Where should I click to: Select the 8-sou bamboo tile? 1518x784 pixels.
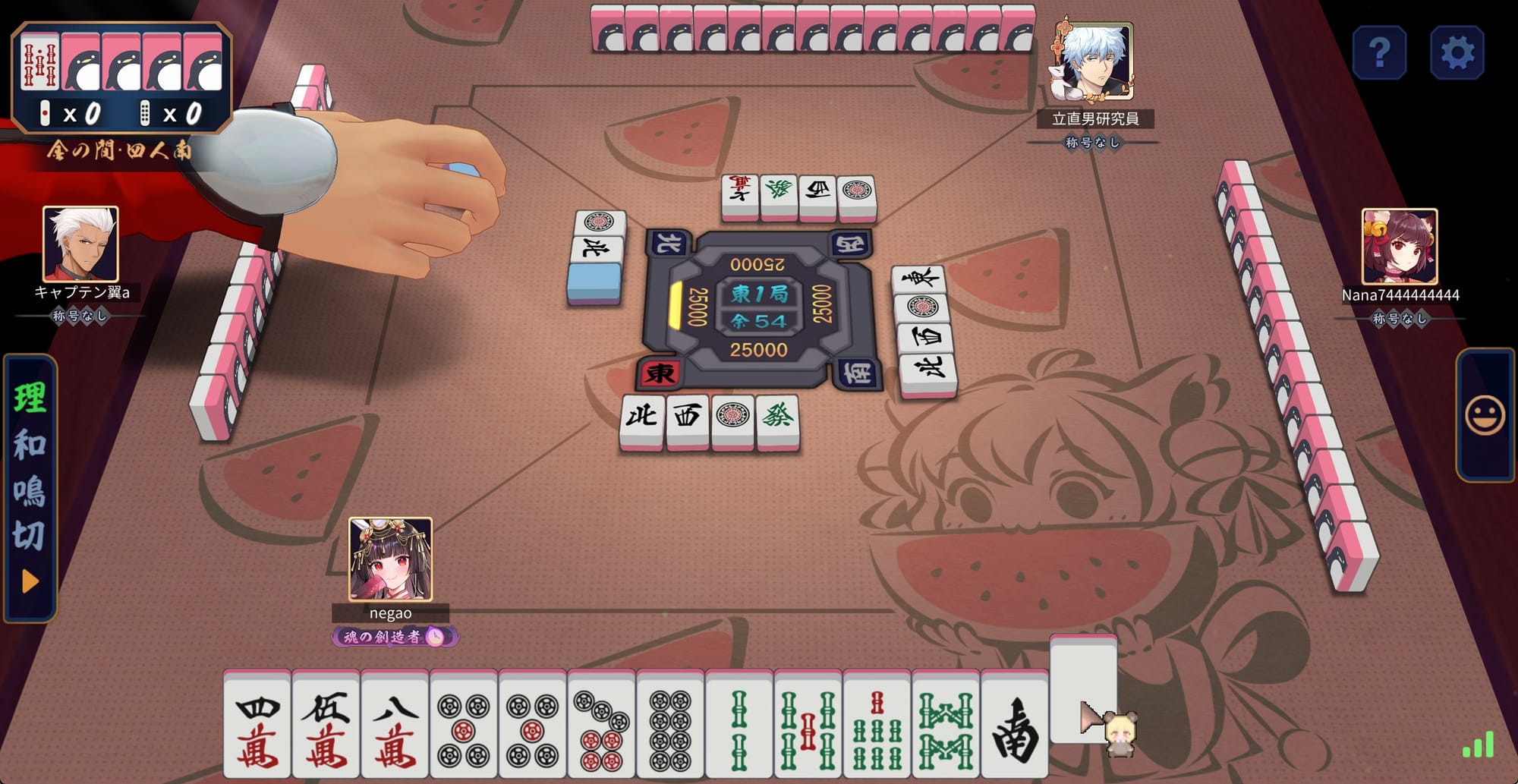pyautogui.click(x=946, y=726)
